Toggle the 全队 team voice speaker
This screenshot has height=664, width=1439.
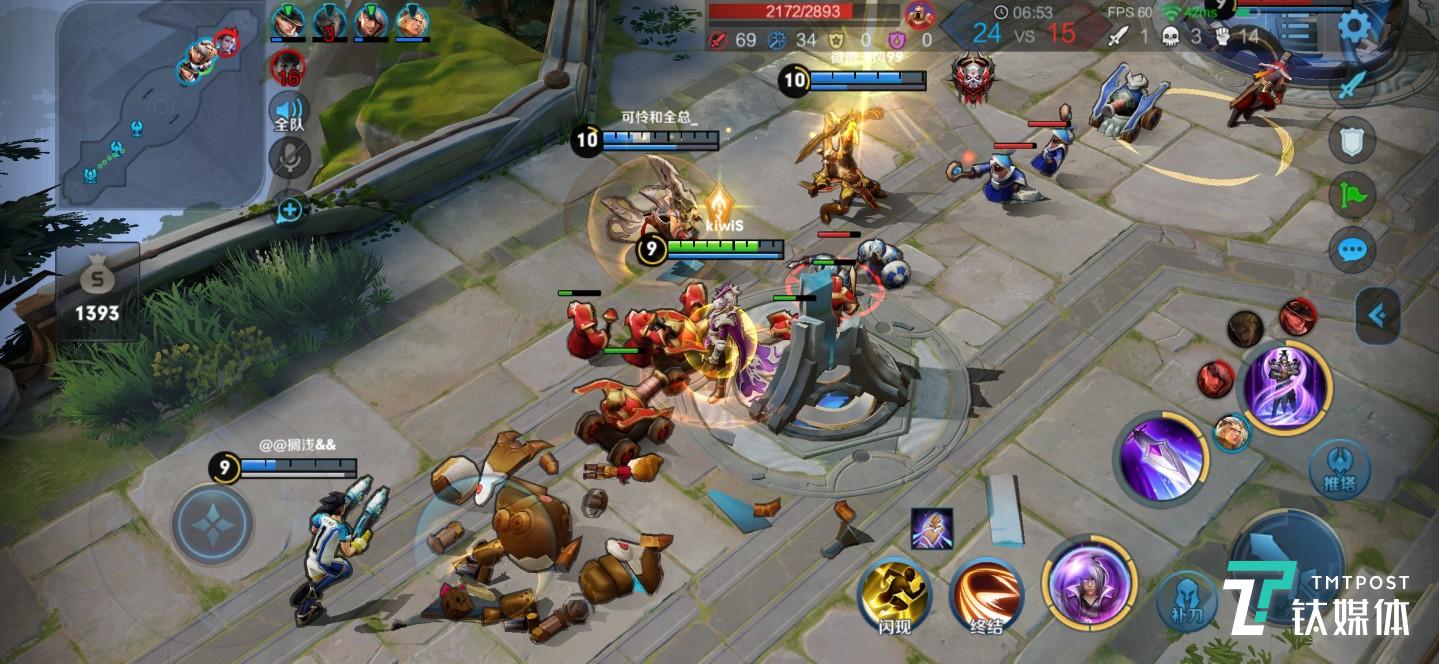pyautogui.click(x=289, y=112)
